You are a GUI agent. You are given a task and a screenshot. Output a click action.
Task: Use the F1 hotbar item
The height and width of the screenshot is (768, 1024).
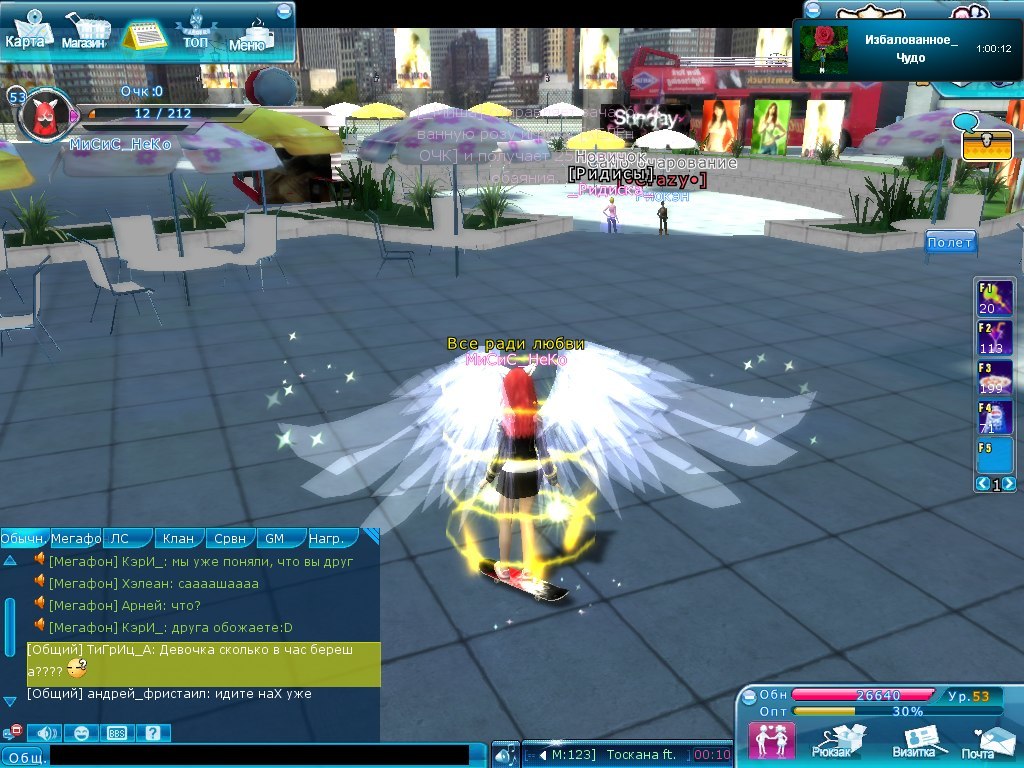(993, 299)
